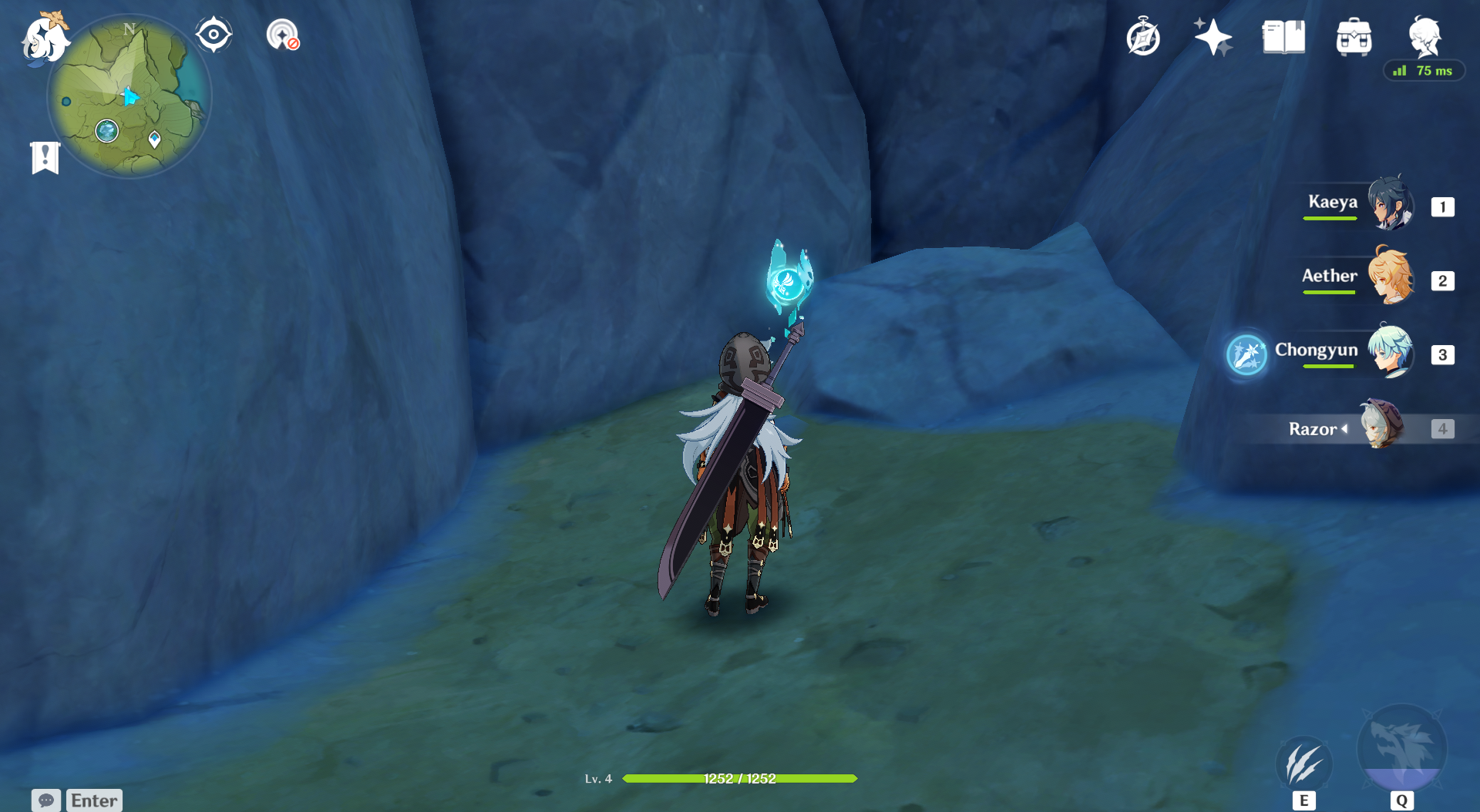This screenshot has width=1480, height=812.
Task: Open the adventurer compass icon
Action: click(x=1142, y=38)
